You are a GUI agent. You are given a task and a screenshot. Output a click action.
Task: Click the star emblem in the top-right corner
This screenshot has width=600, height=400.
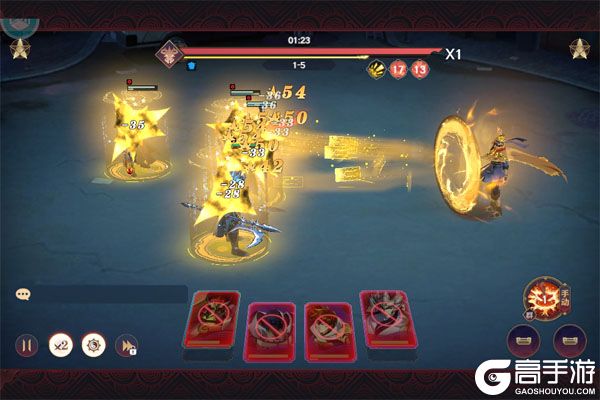[579, 47]
